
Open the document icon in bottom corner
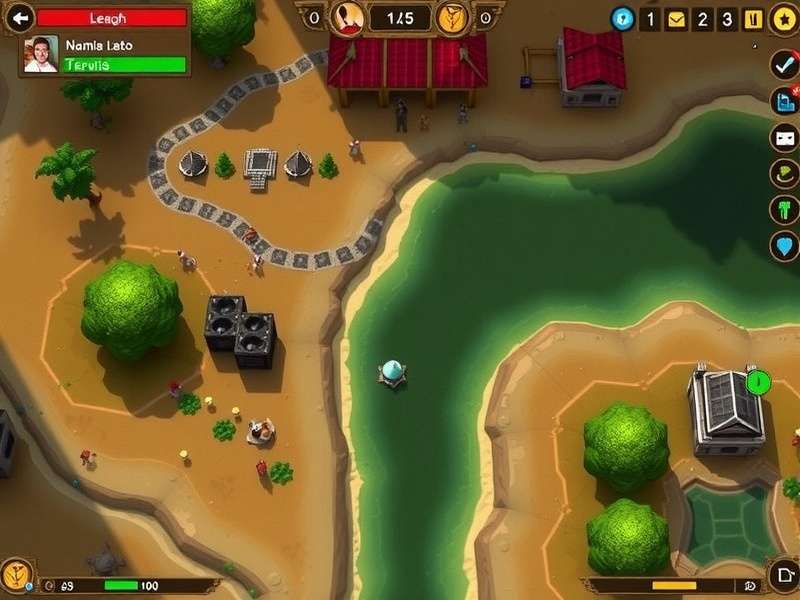click(x=783, y=577)
